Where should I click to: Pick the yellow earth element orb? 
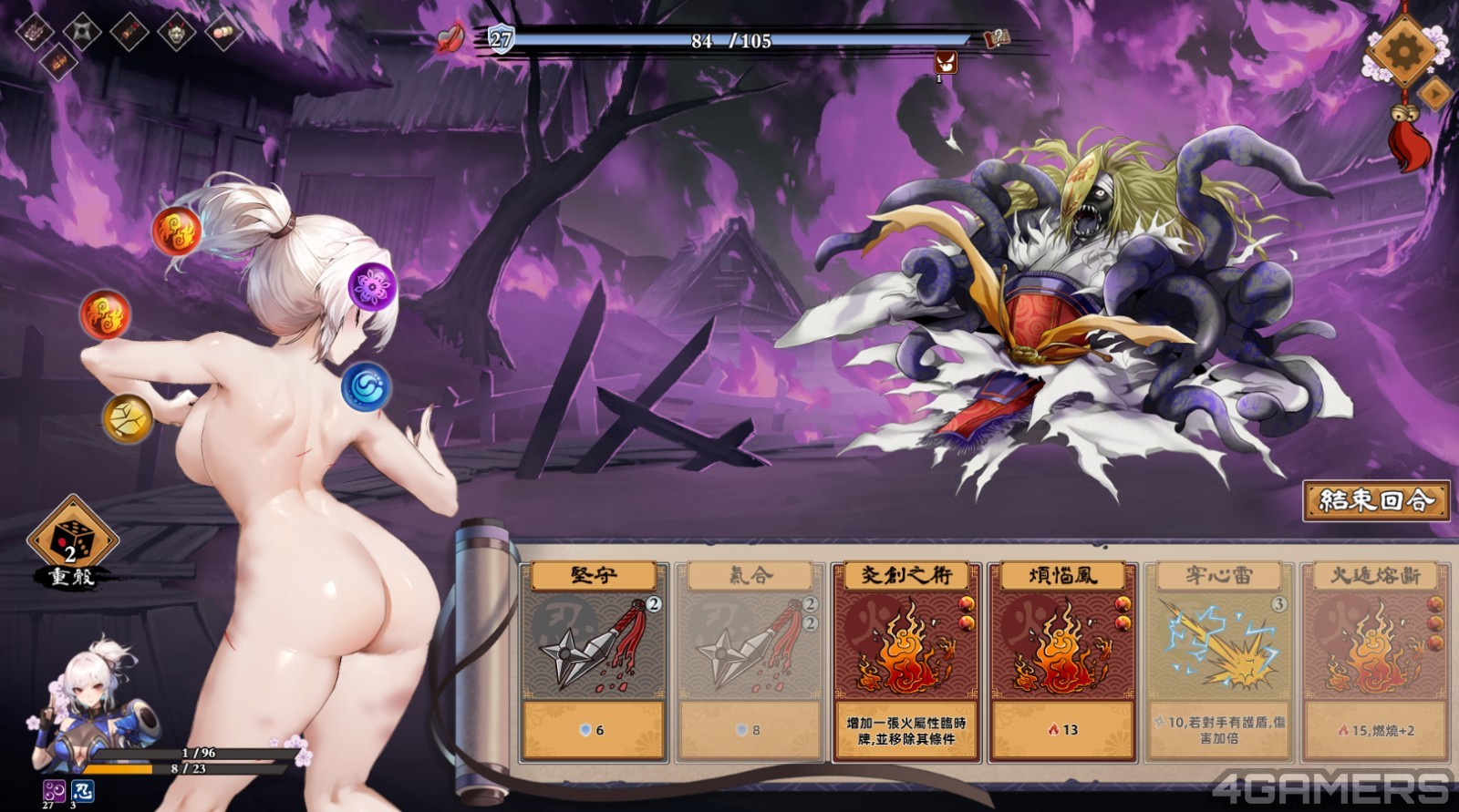(x=127, y=418)
